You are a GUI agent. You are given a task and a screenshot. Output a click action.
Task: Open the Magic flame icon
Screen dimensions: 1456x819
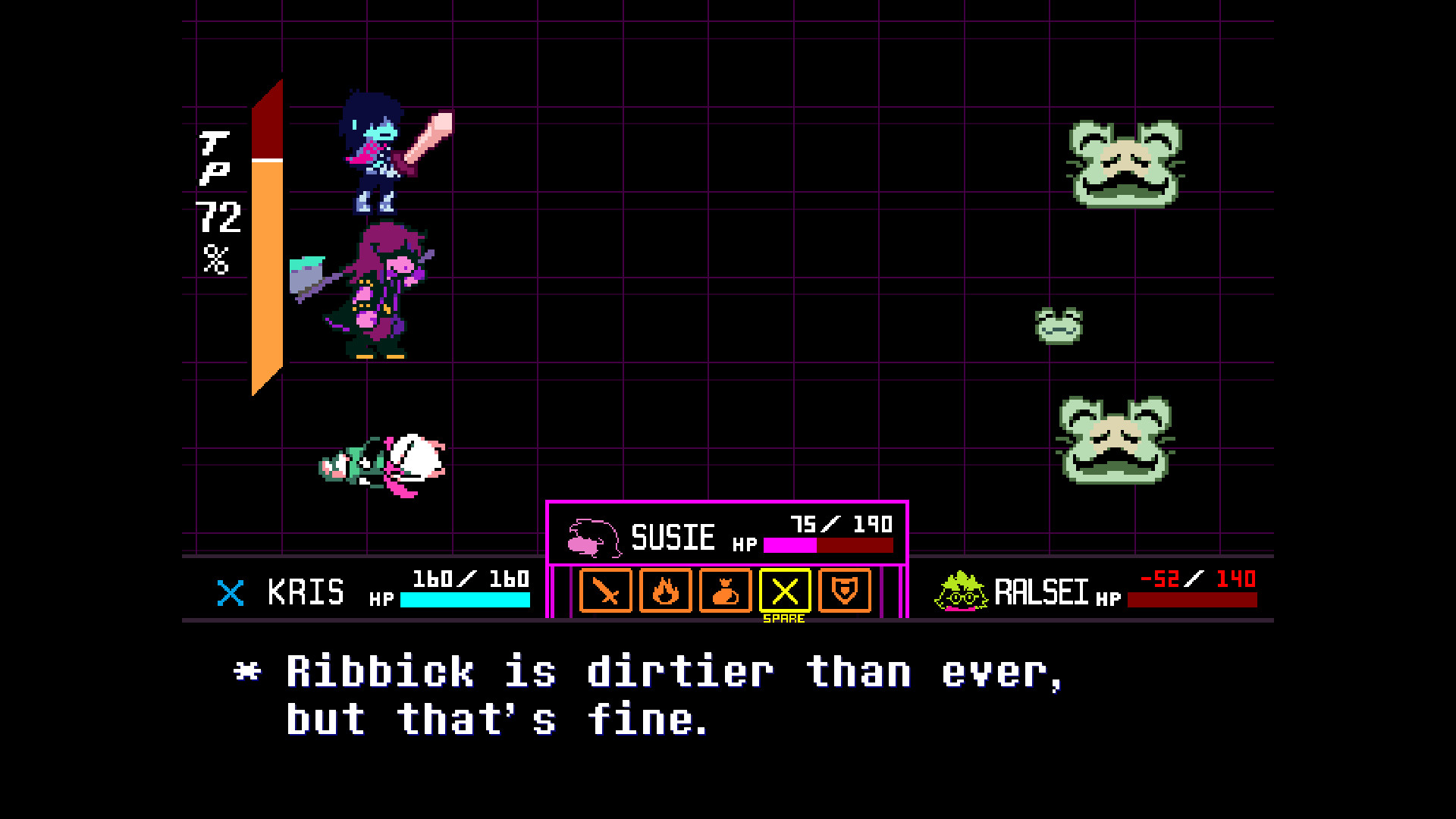(x=665, y=592)
